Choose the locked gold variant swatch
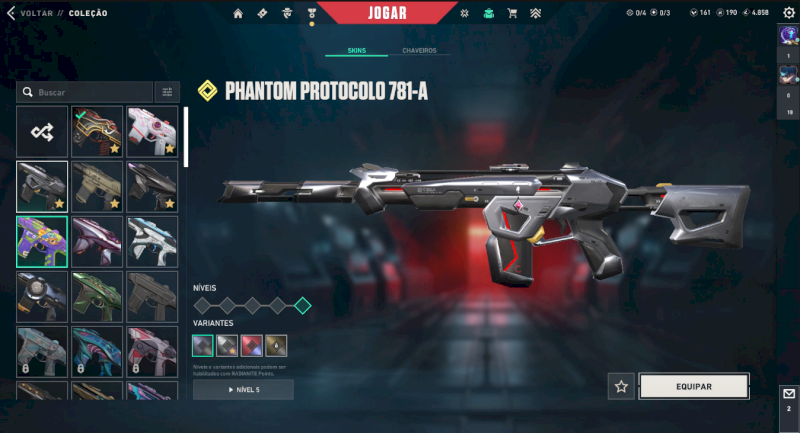This screenshot has width=800, height=433. pos(276,346)
